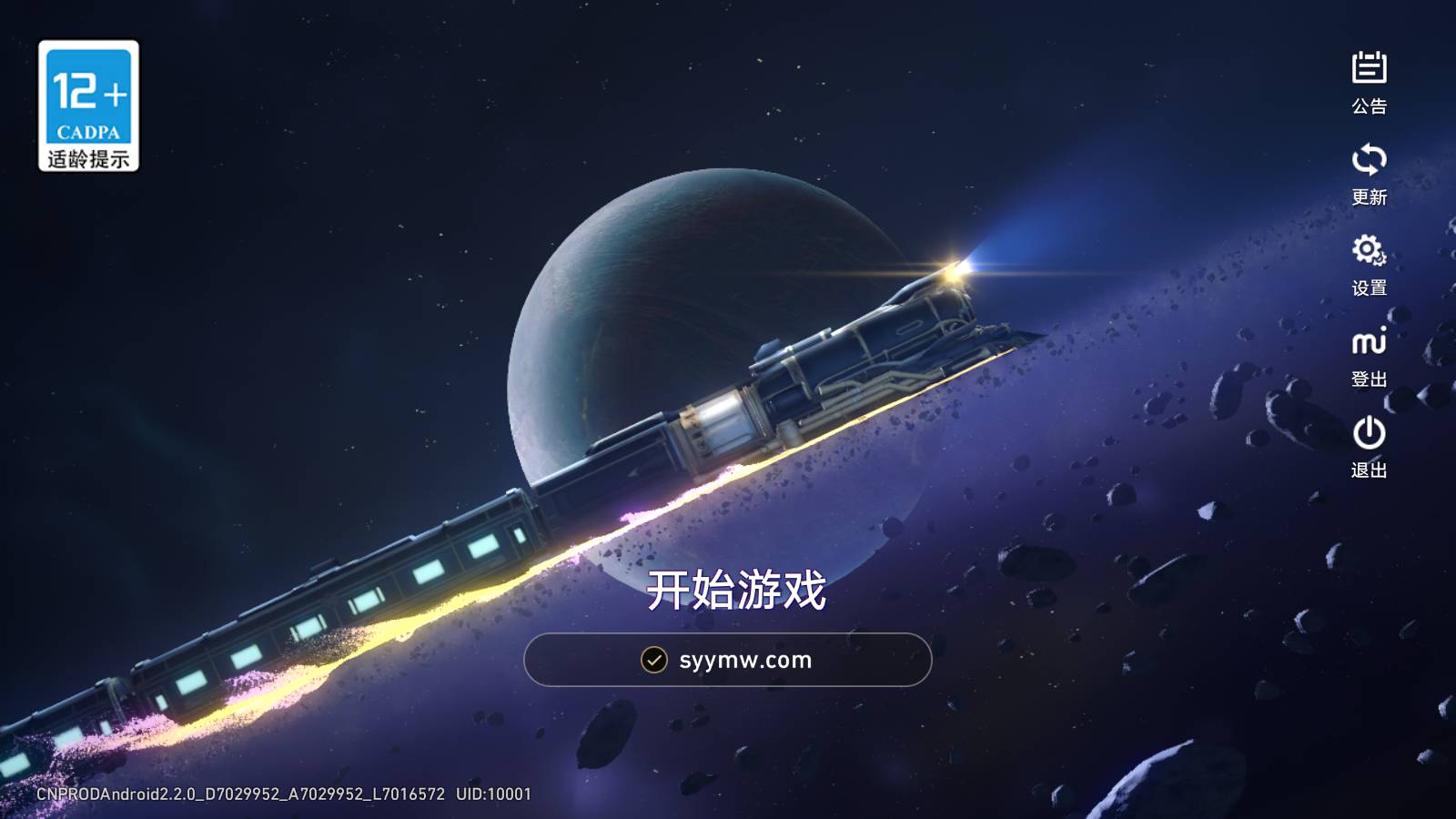Click the 更新 text label
This screenshot has width=1456, height=819.
coord(1370,195)
